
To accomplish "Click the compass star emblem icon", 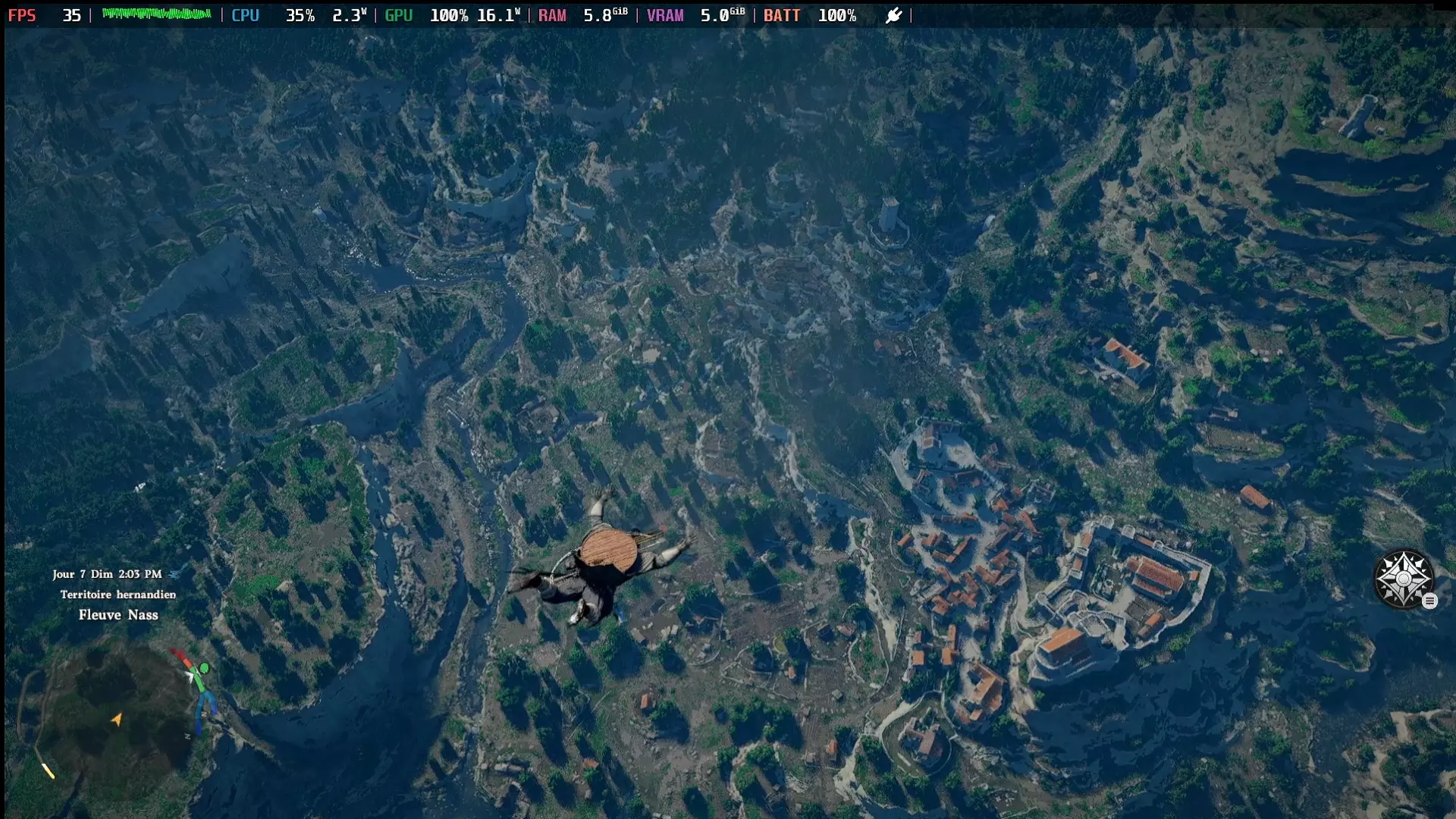I will [x=1403, y=579].
